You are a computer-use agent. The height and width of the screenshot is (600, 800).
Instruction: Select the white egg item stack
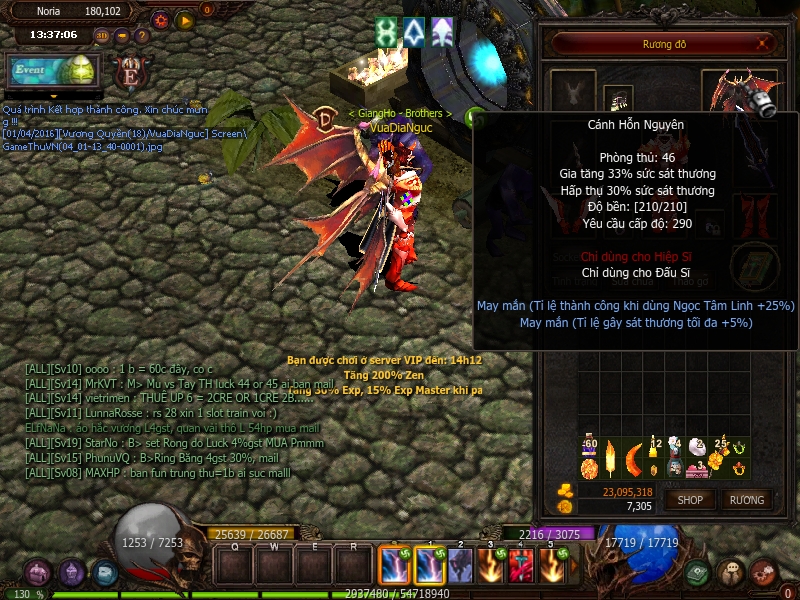697,449
